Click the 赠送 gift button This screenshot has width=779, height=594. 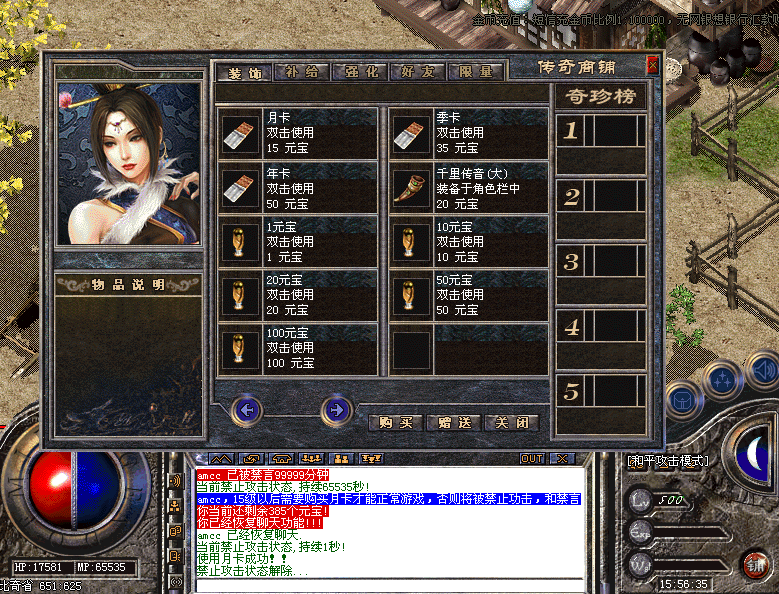(x=454, y=423)
